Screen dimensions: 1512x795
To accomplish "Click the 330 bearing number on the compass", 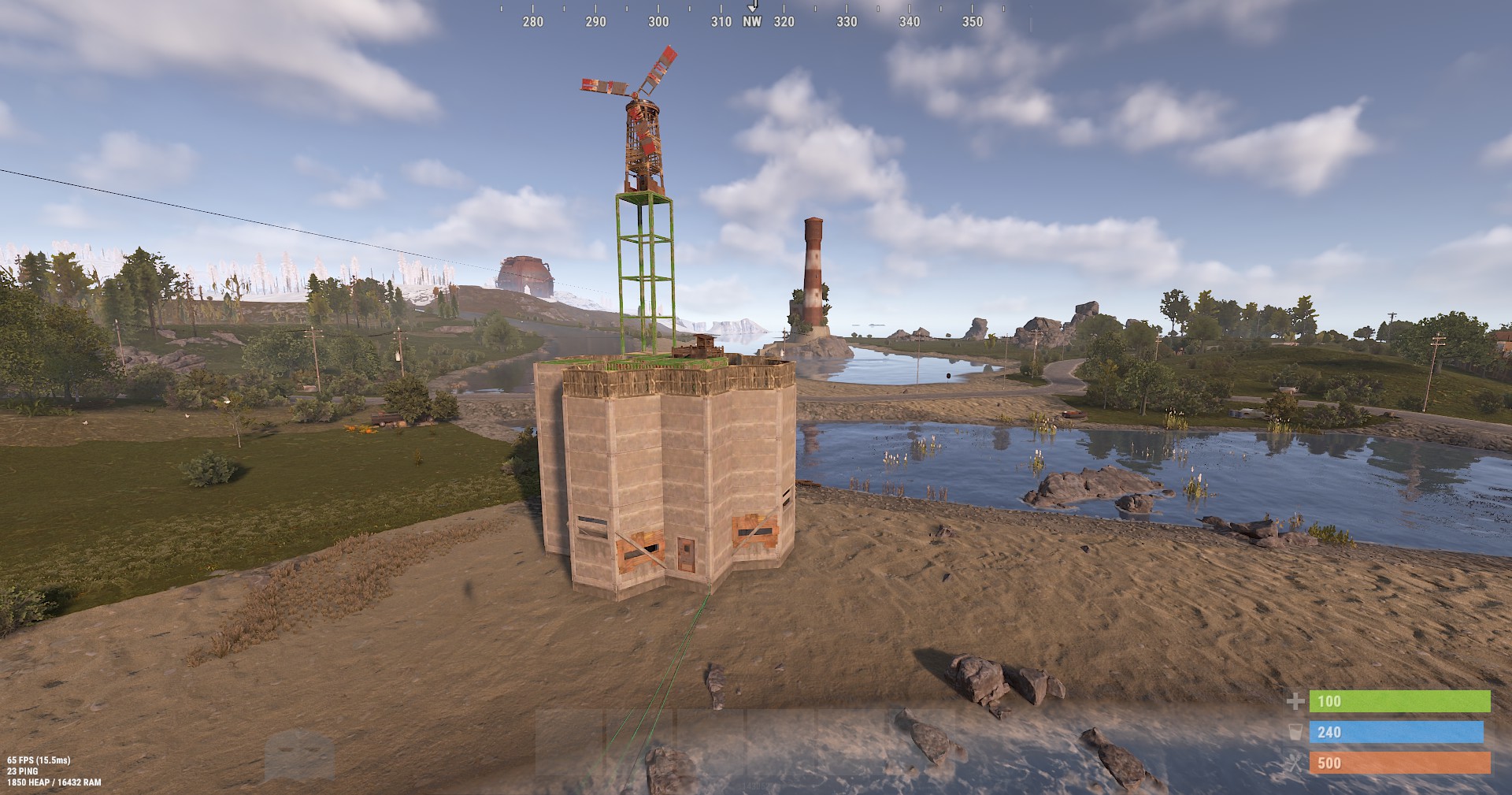I will pyautogui.click(x=845, y=23).
